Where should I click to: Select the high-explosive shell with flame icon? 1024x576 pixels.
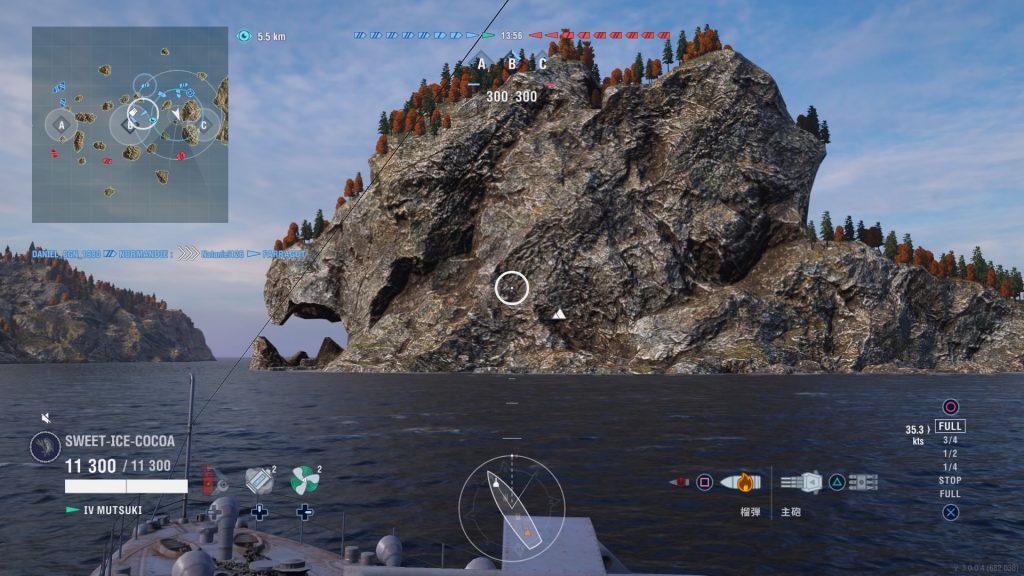741,482
